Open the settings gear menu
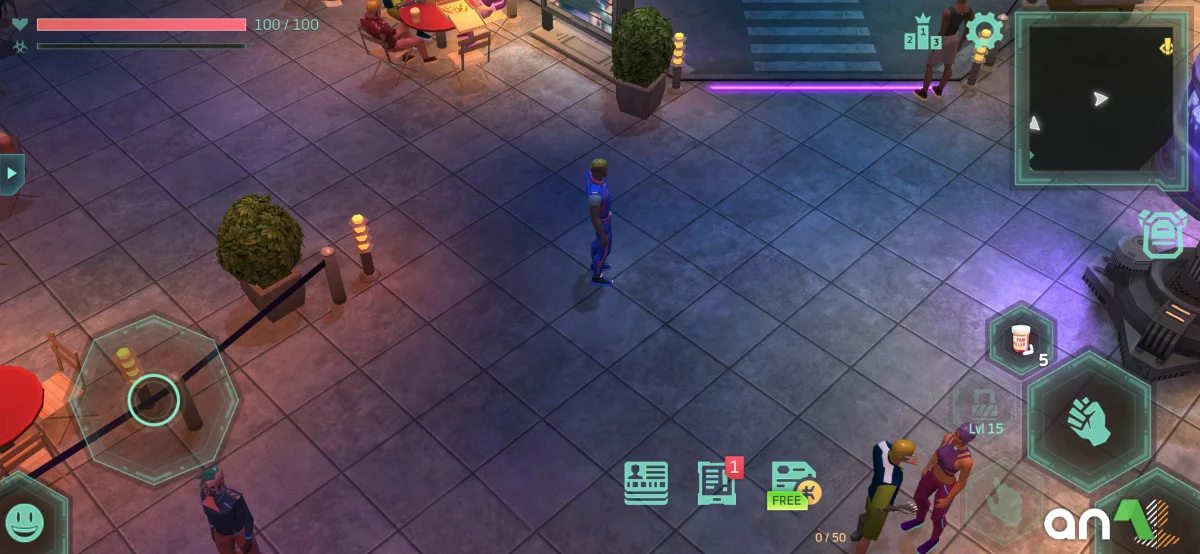Screen dimensions: 1200x554 click(x=984, y=31)
